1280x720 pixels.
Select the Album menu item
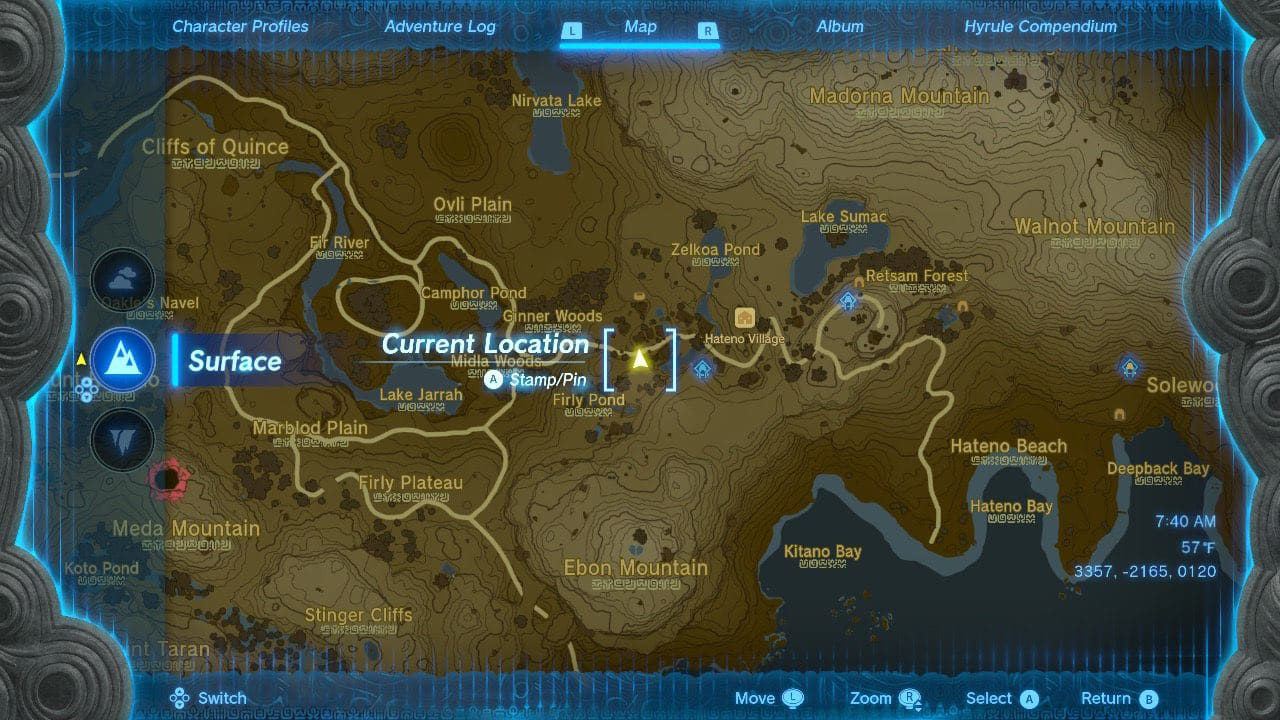click(839, 27)
